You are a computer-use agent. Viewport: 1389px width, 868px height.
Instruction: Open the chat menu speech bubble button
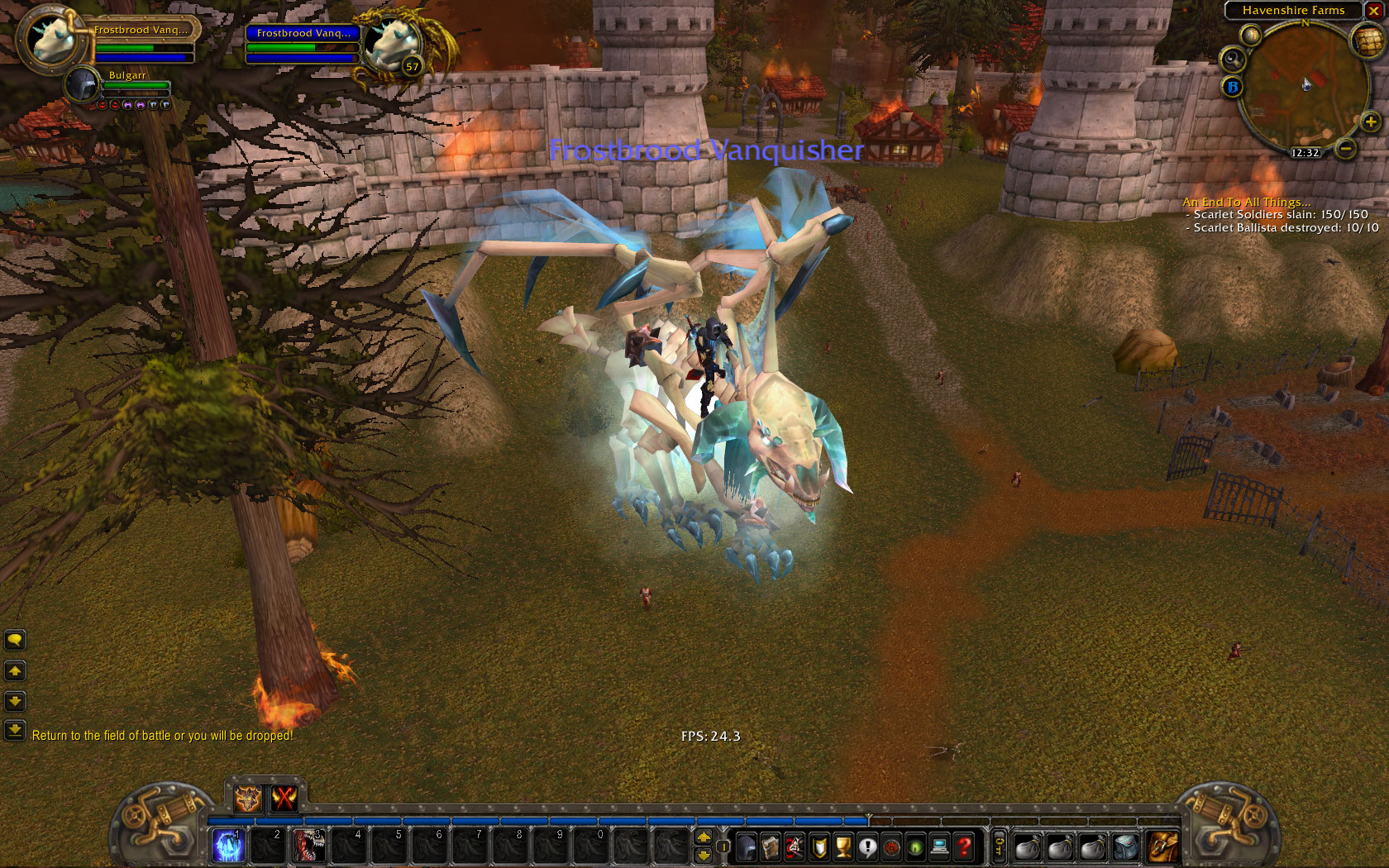(15, 640)
